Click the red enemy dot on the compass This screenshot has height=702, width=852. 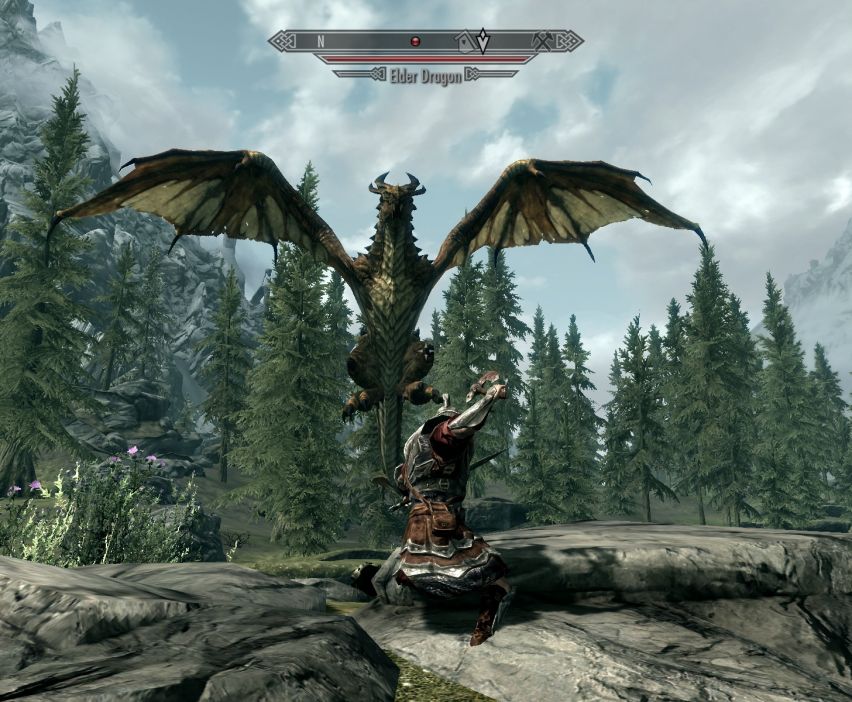[415, 42]
